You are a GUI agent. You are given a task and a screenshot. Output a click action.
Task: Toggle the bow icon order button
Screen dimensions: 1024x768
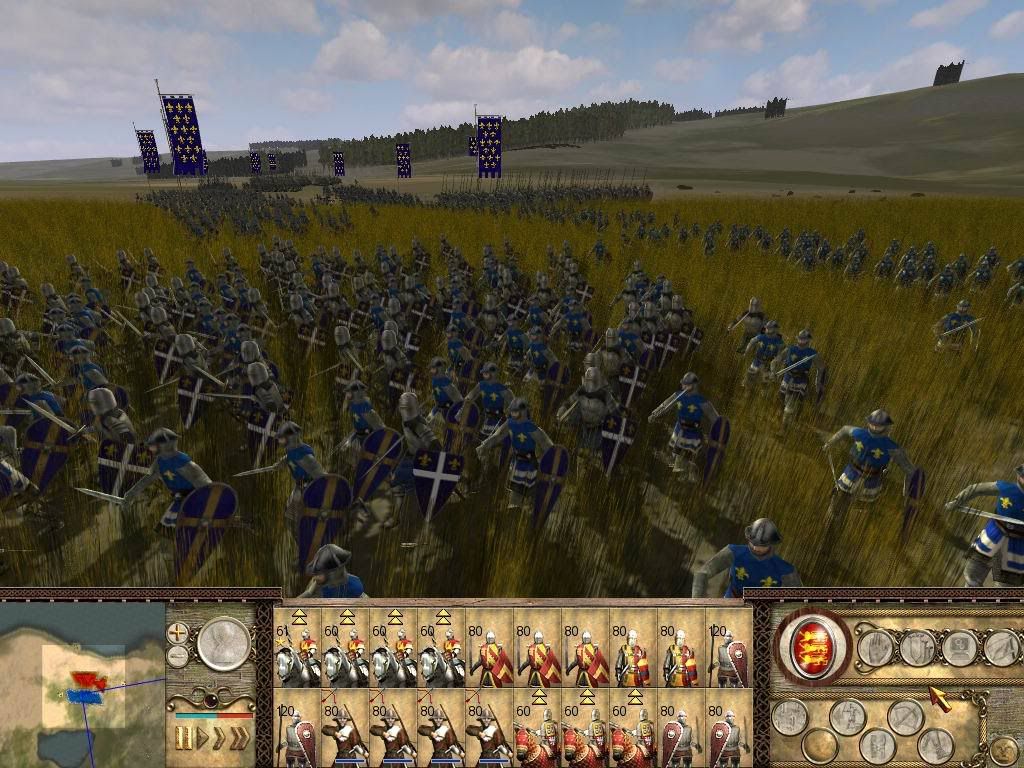click(x=905, y=716)
